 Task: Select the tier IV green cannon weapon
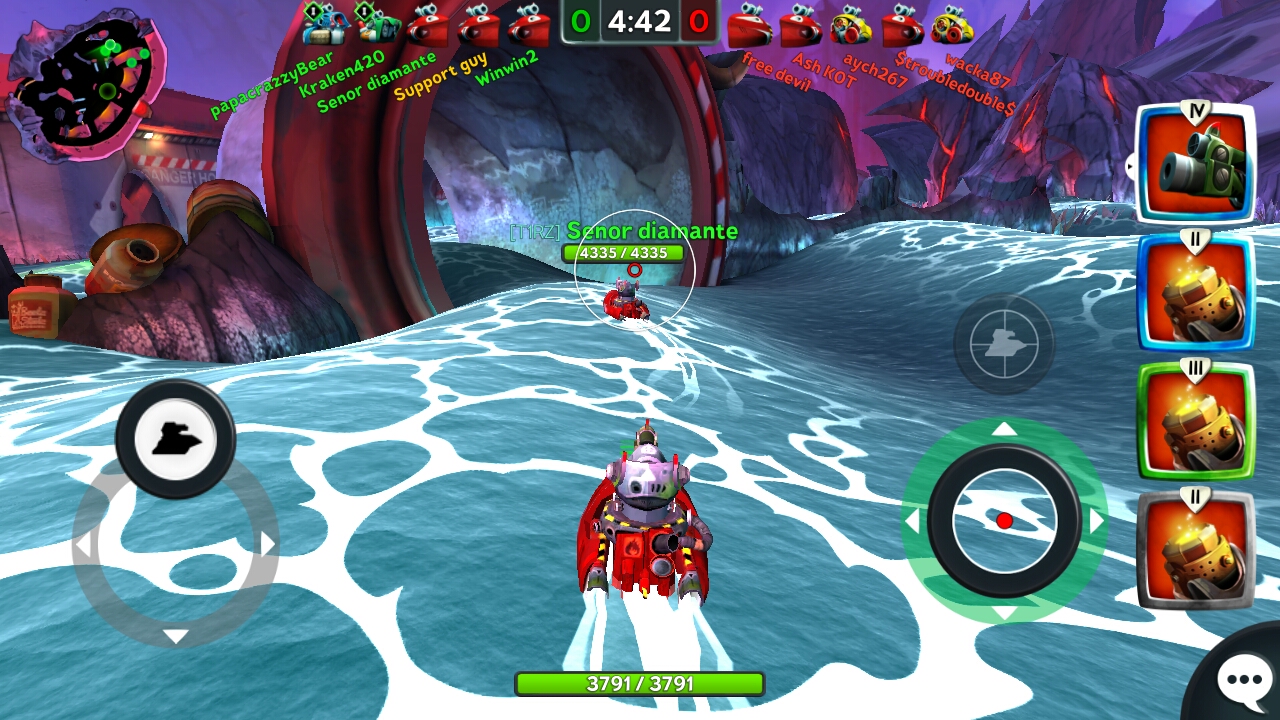tap(1195, 164)
